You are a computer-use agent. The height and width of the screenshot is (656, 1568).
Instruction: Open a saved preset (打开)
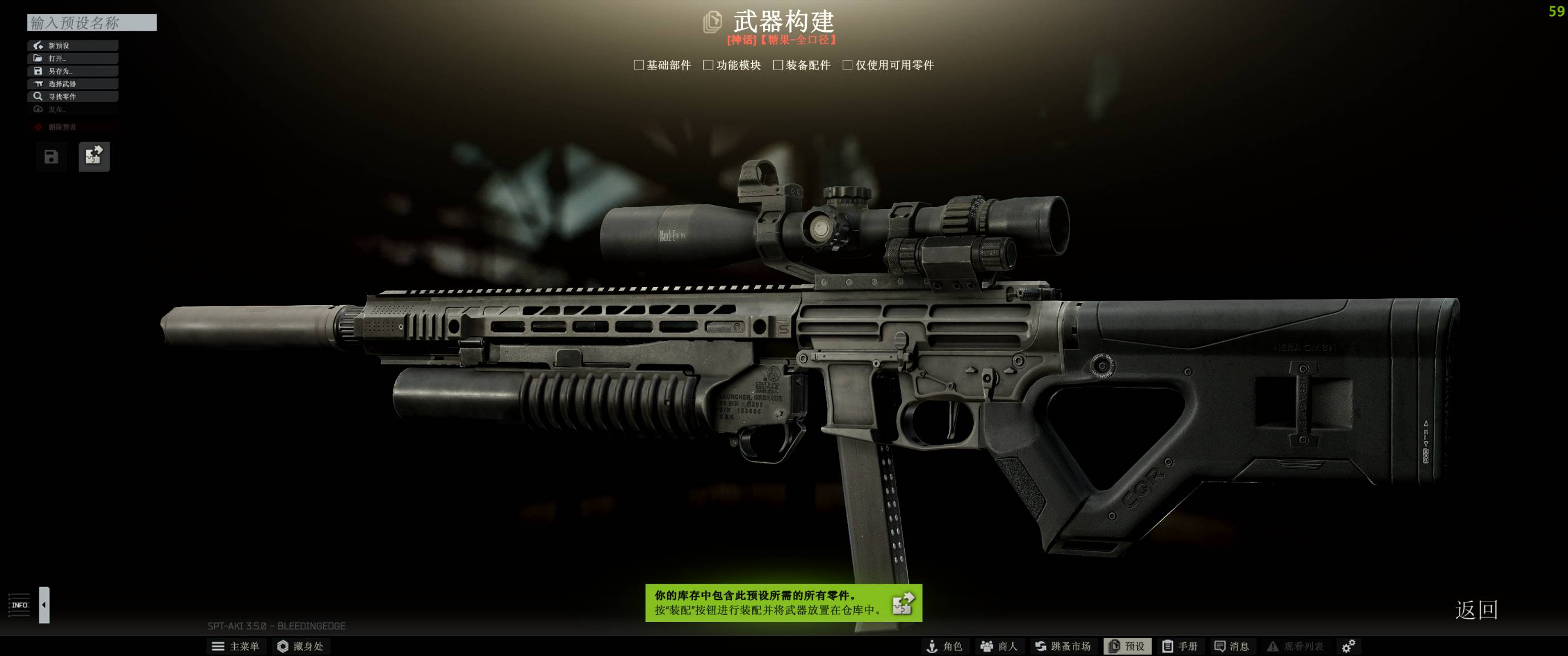pos(72,59)
